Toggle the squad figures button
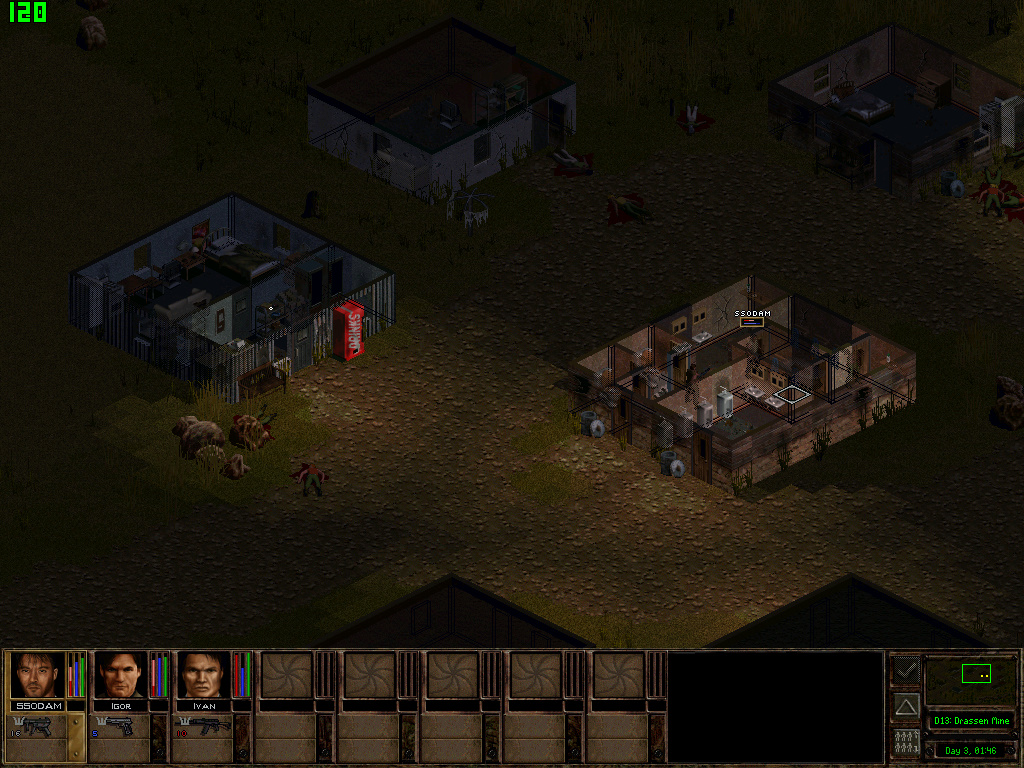1024x768 pixels. point(906,743)
